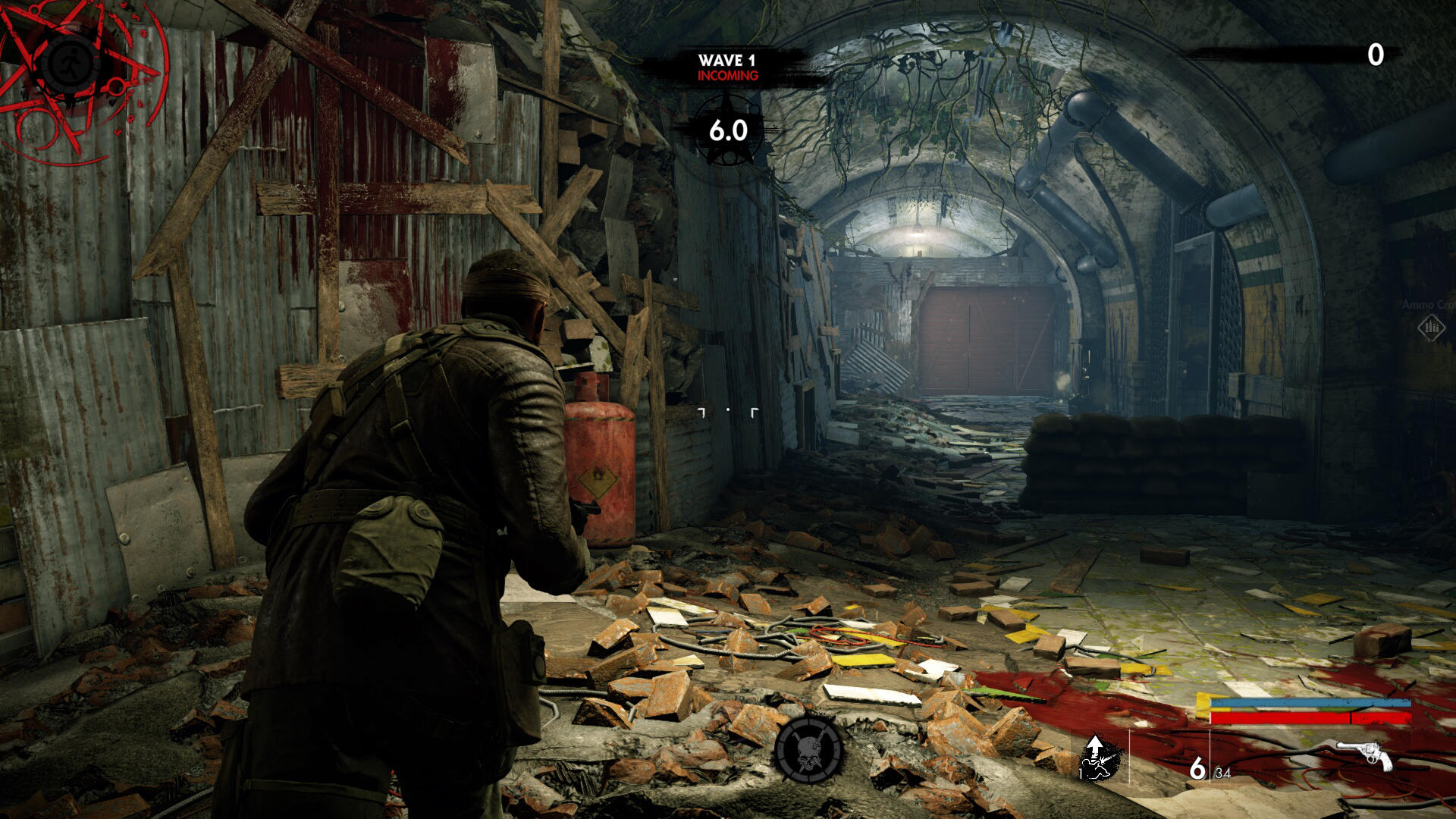Select the revolver weapon icon
The height and width of the screenshot is (819, 1456).
point(1365,755)
